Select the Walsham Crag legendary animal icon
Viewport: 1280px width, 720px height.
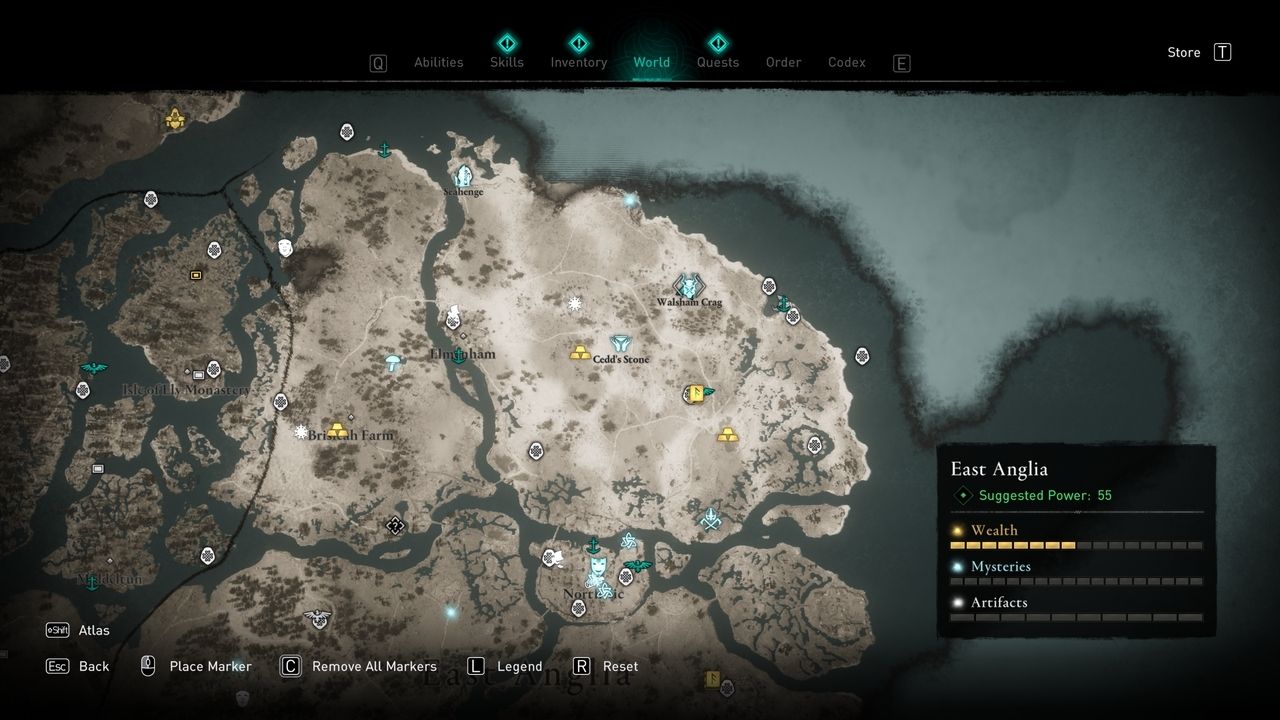(x=688, y=287)
